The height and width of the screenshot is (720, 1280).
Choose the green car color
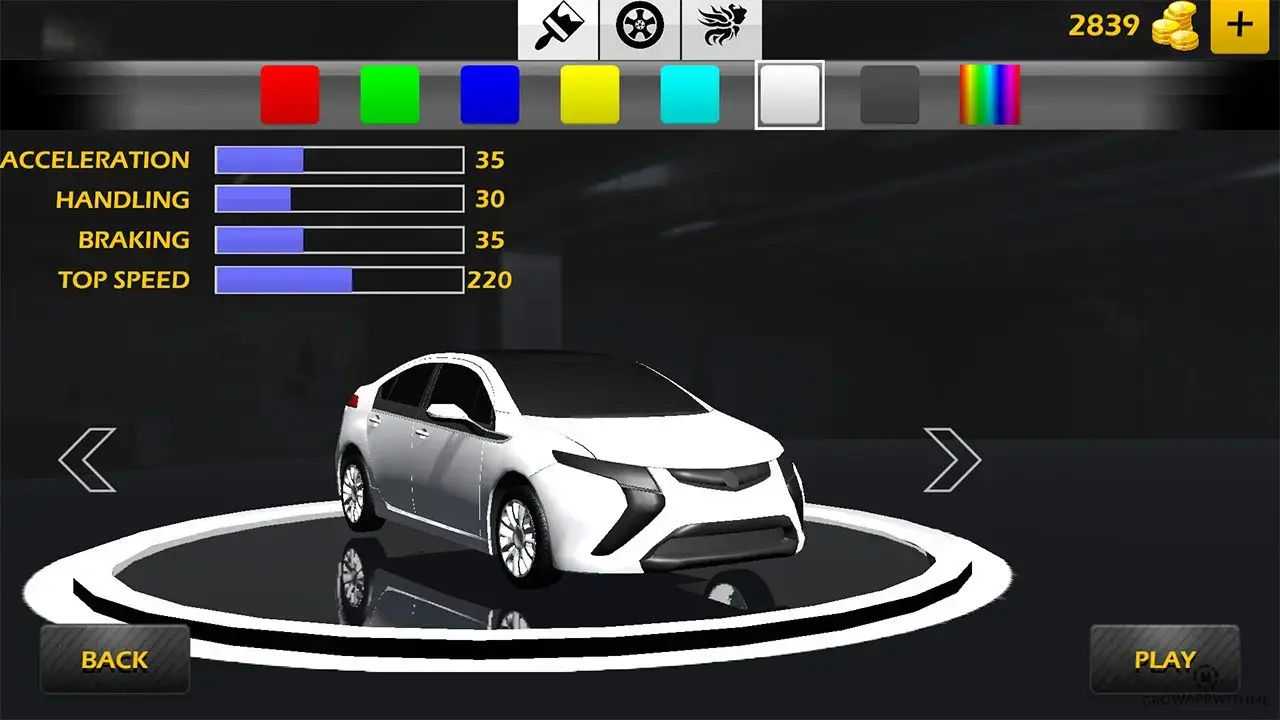coord(390,95)
